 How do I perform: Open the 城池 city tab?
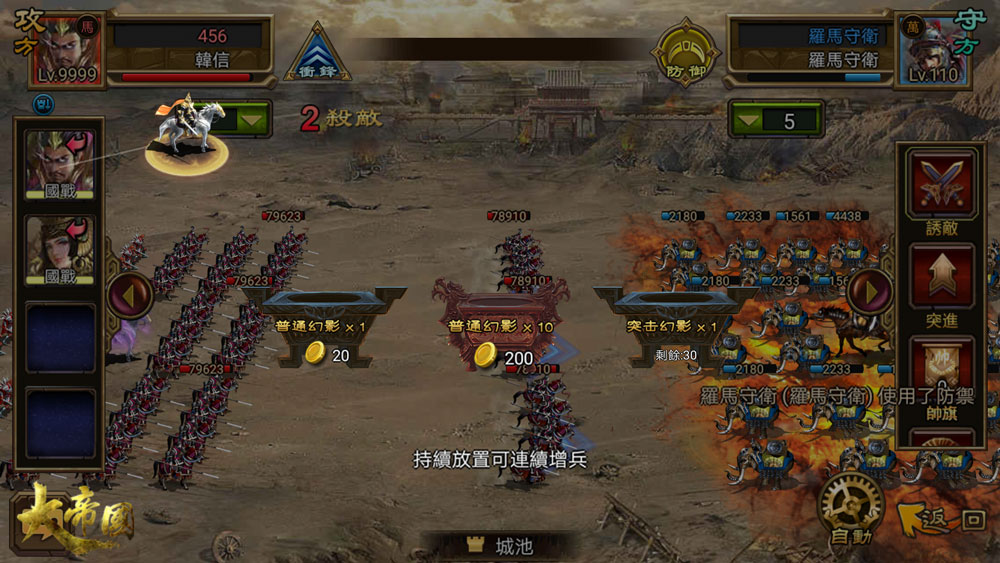500,545
